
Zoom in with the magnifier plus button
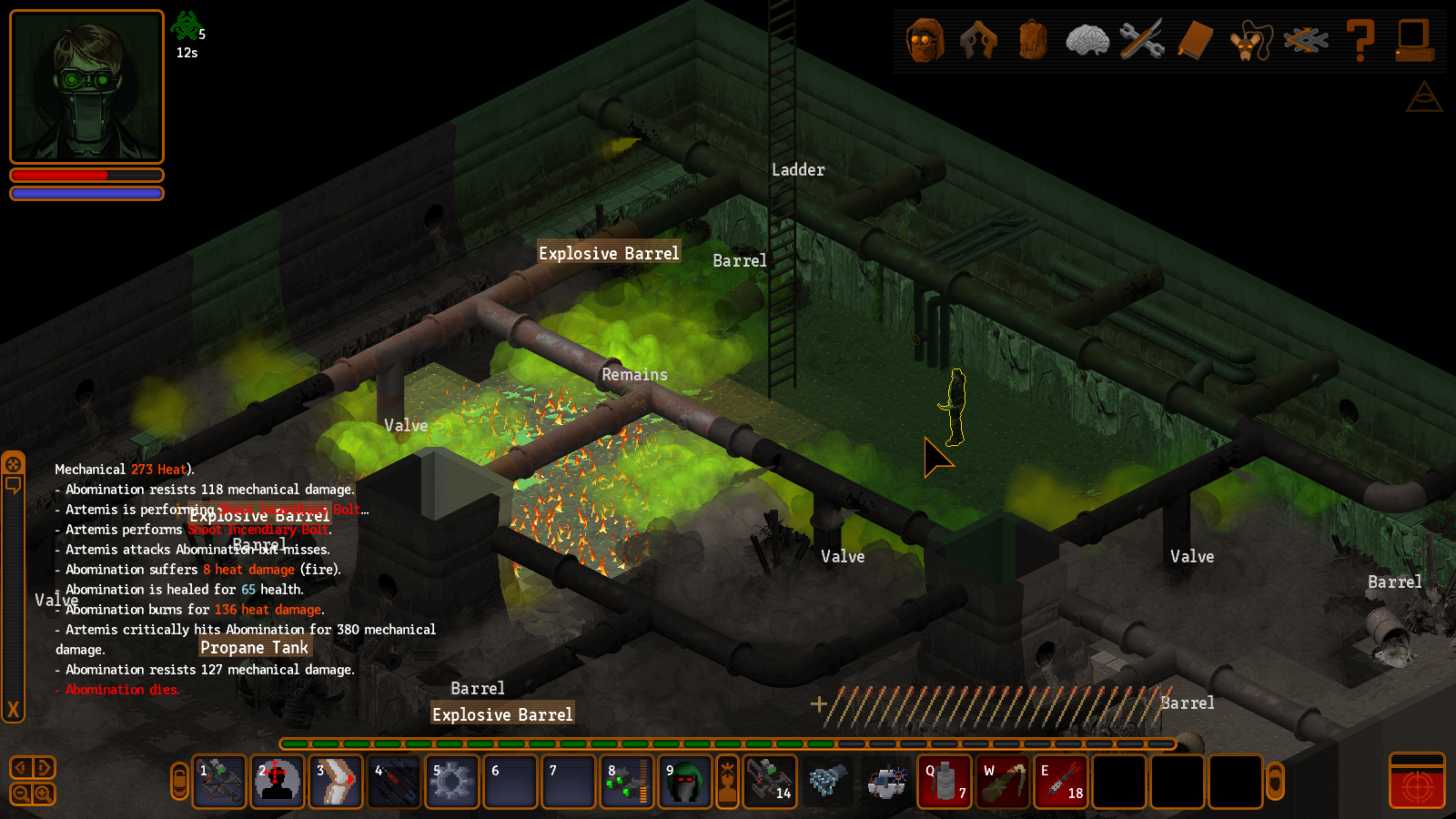click(43, 794)
